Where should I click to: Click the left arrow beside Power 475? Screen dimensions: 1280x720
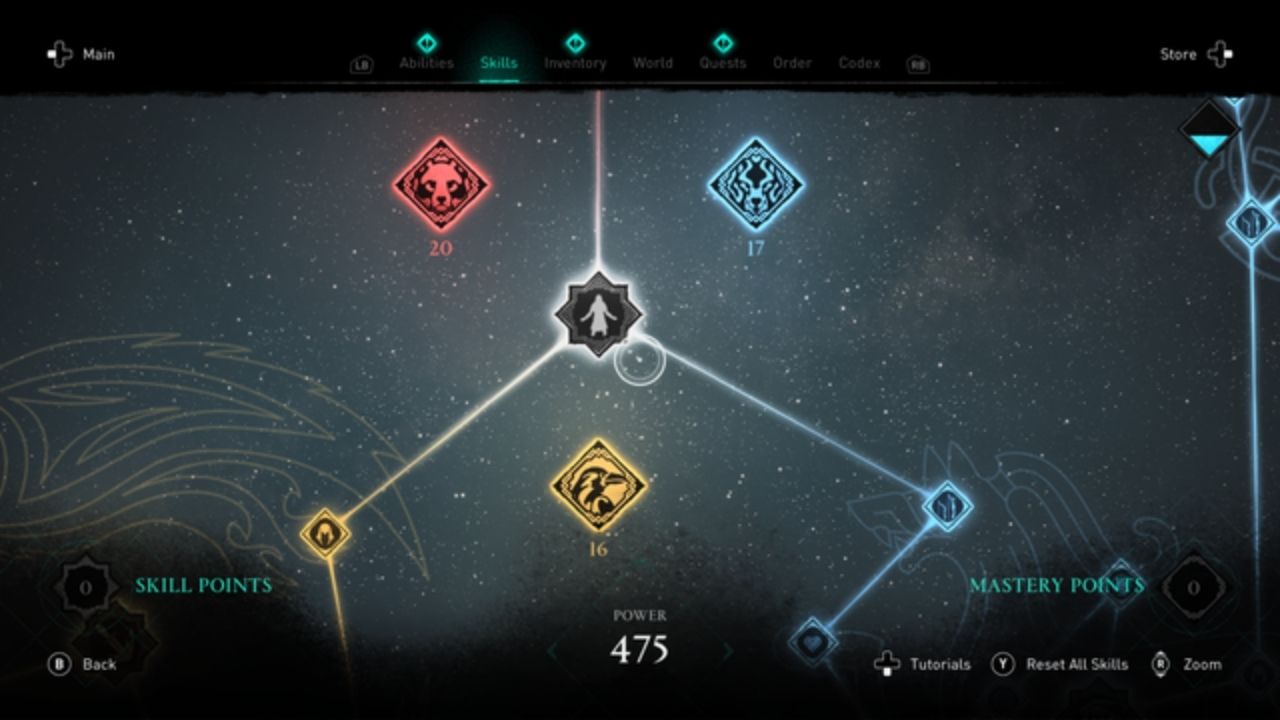click(551, 652)
